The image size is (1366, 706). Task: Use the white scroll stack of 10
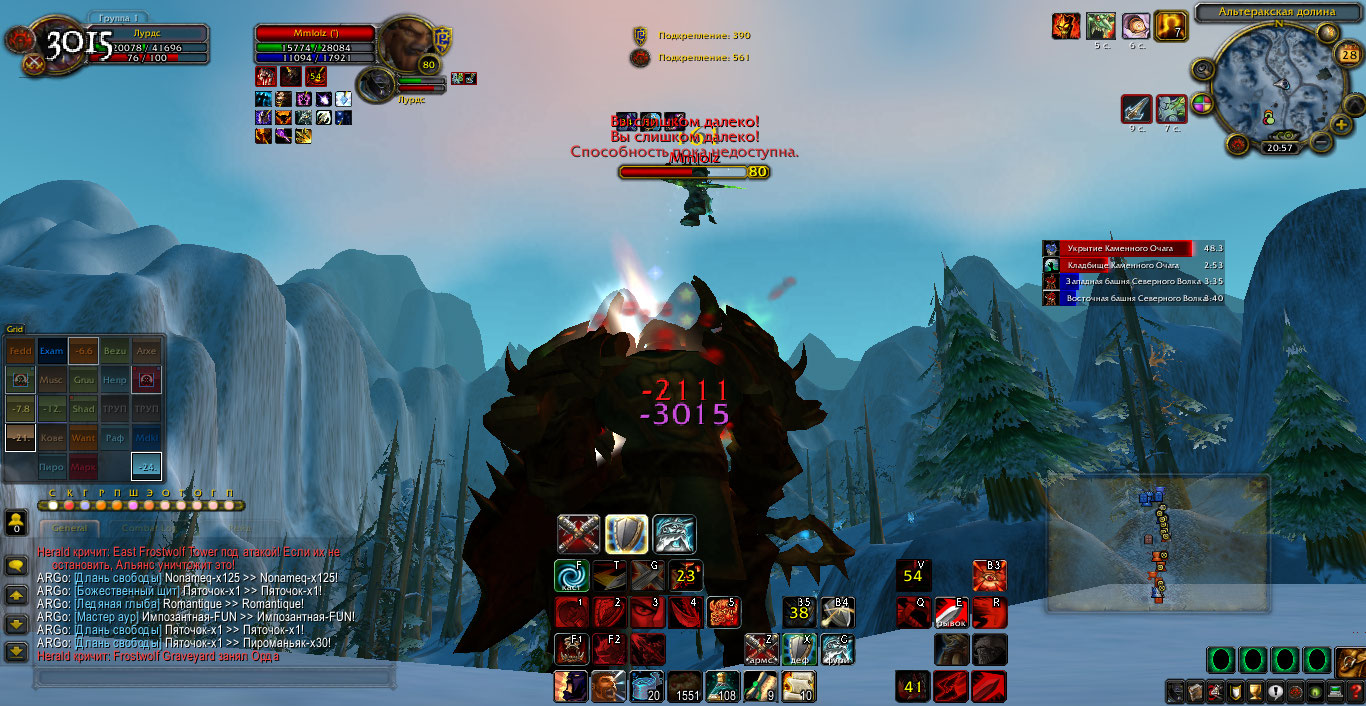point(798,686)
